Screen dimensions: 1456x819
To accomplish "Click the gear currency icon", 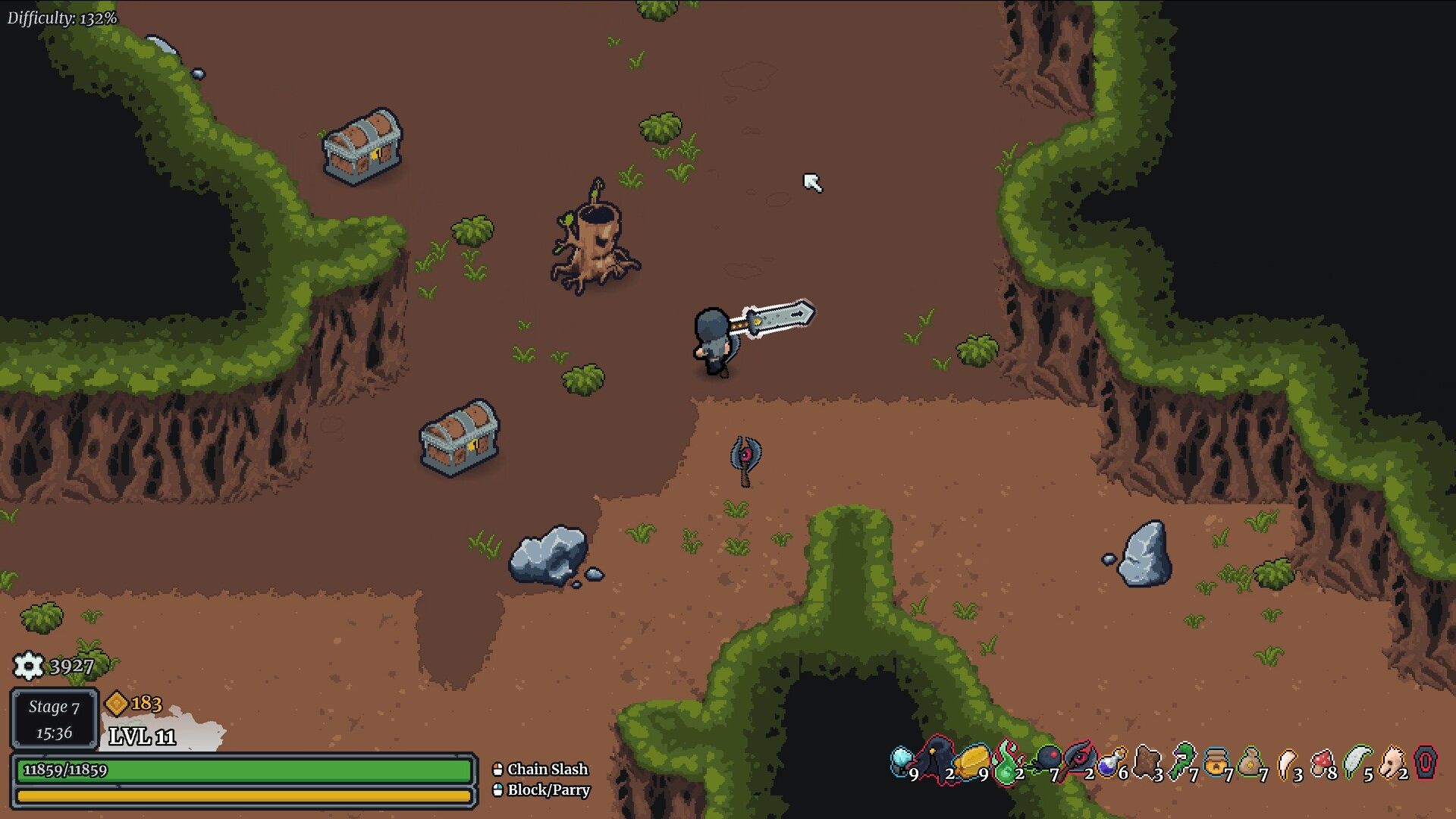I will tap(29, 666).
